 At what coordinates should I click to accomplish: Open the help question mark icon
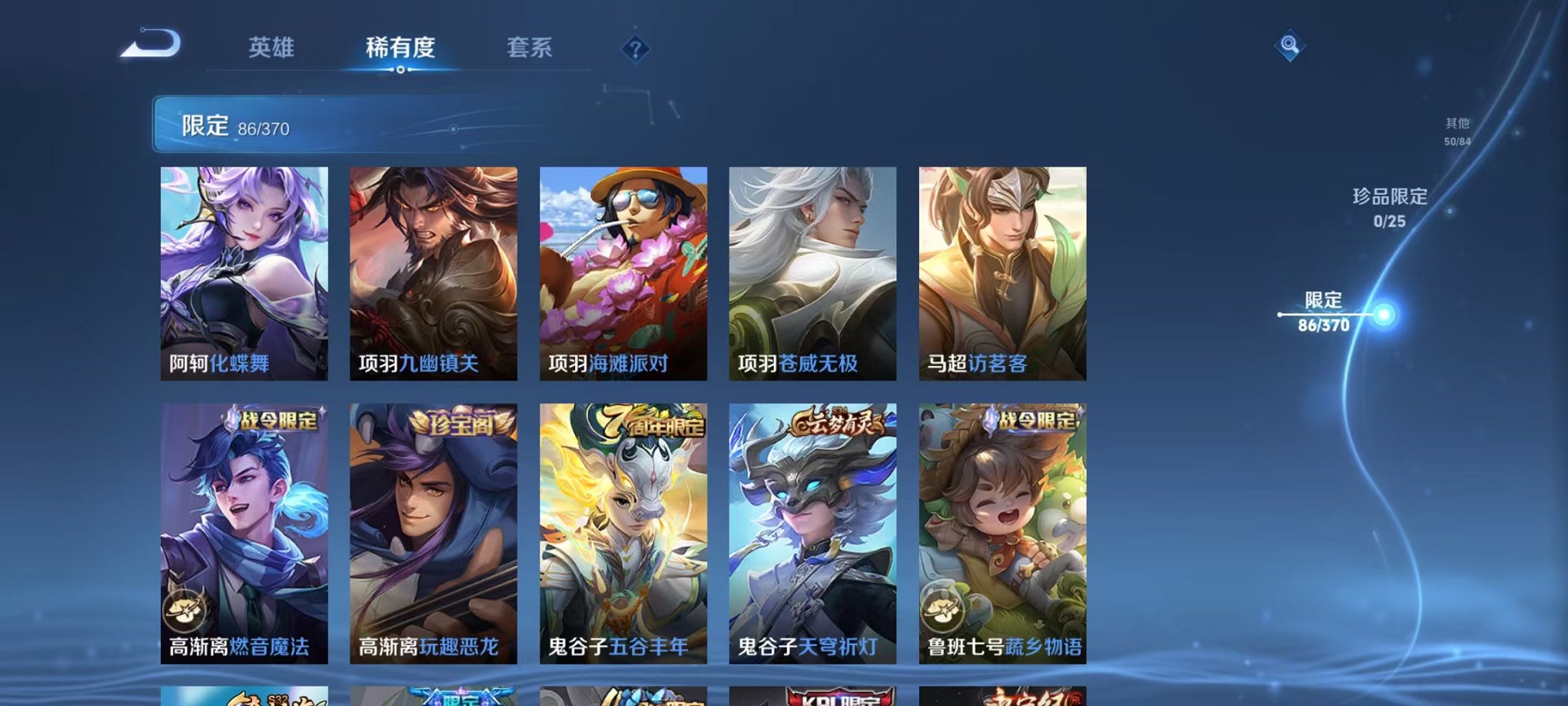(635, 50)
